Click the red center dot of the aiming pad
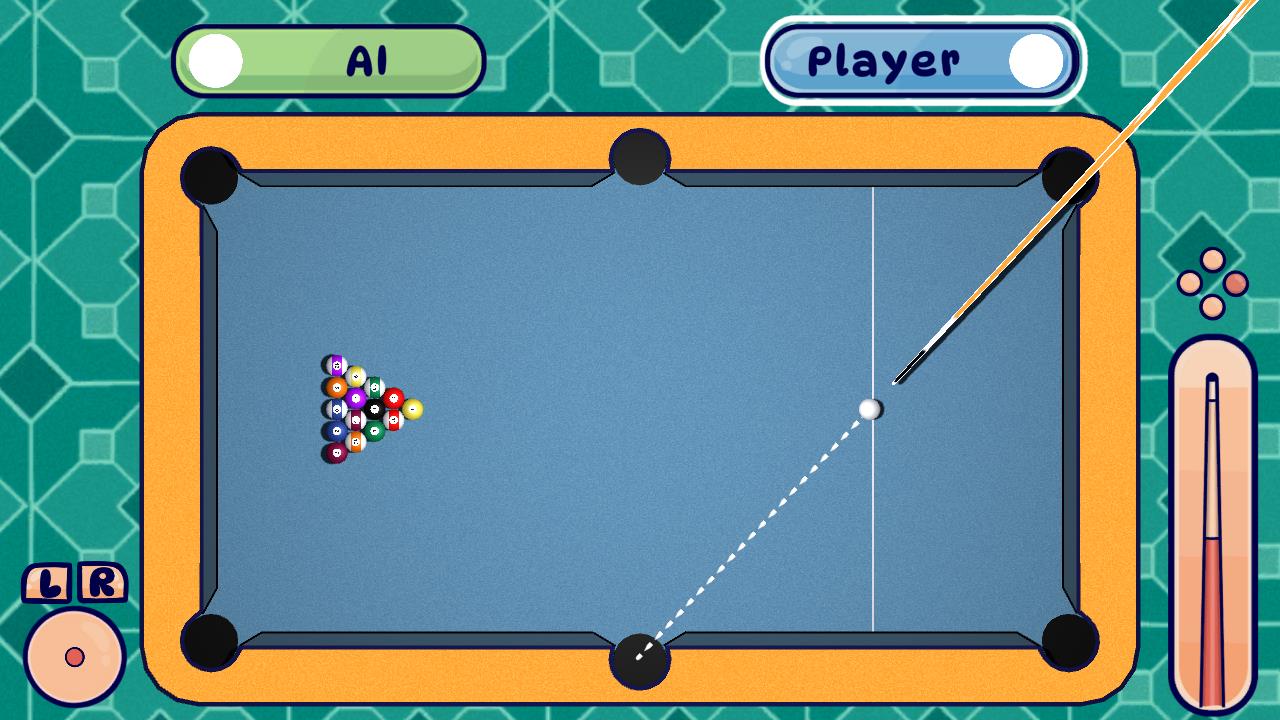Viewport: 1280px width, 720px height. pos(73,657)
